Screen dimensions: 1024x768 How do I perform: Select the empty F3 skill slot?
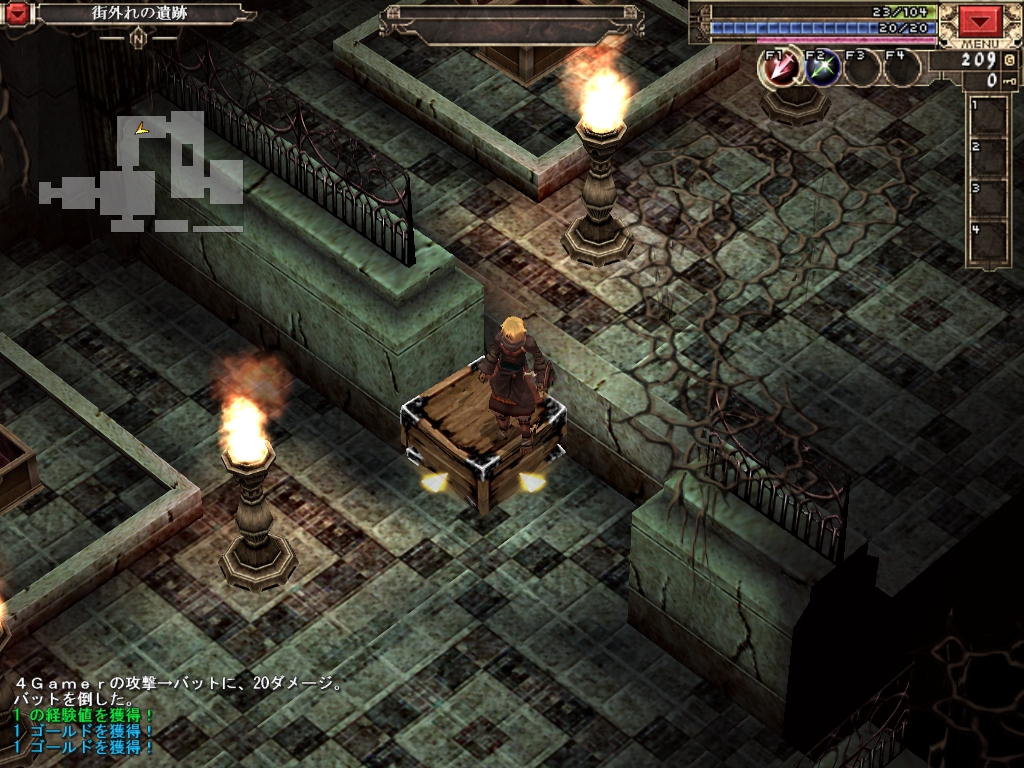tap(862, 68)
